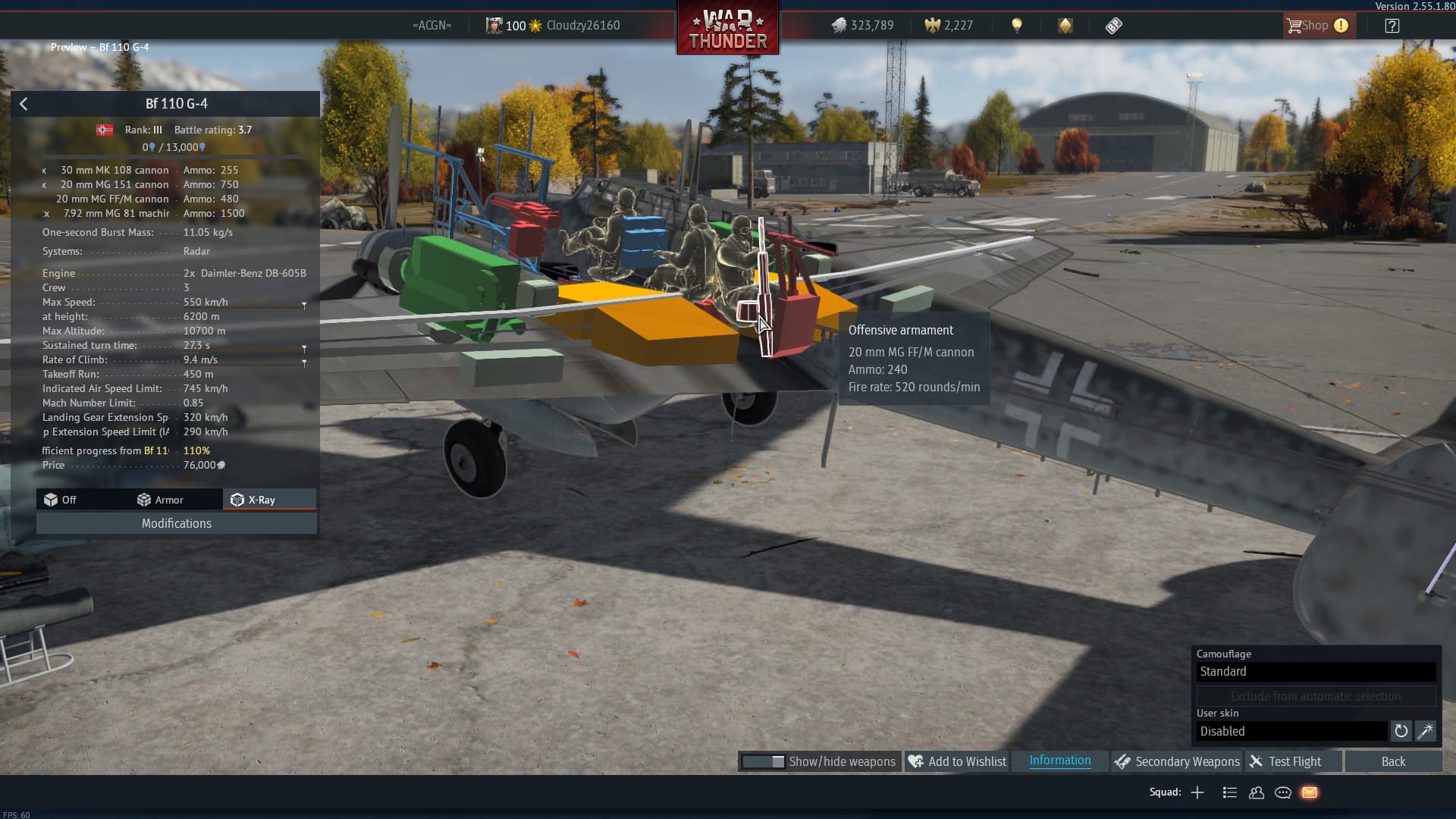Click the Back button
The height and width of the screenshot is (819, 1456).
coord(1393,761)
